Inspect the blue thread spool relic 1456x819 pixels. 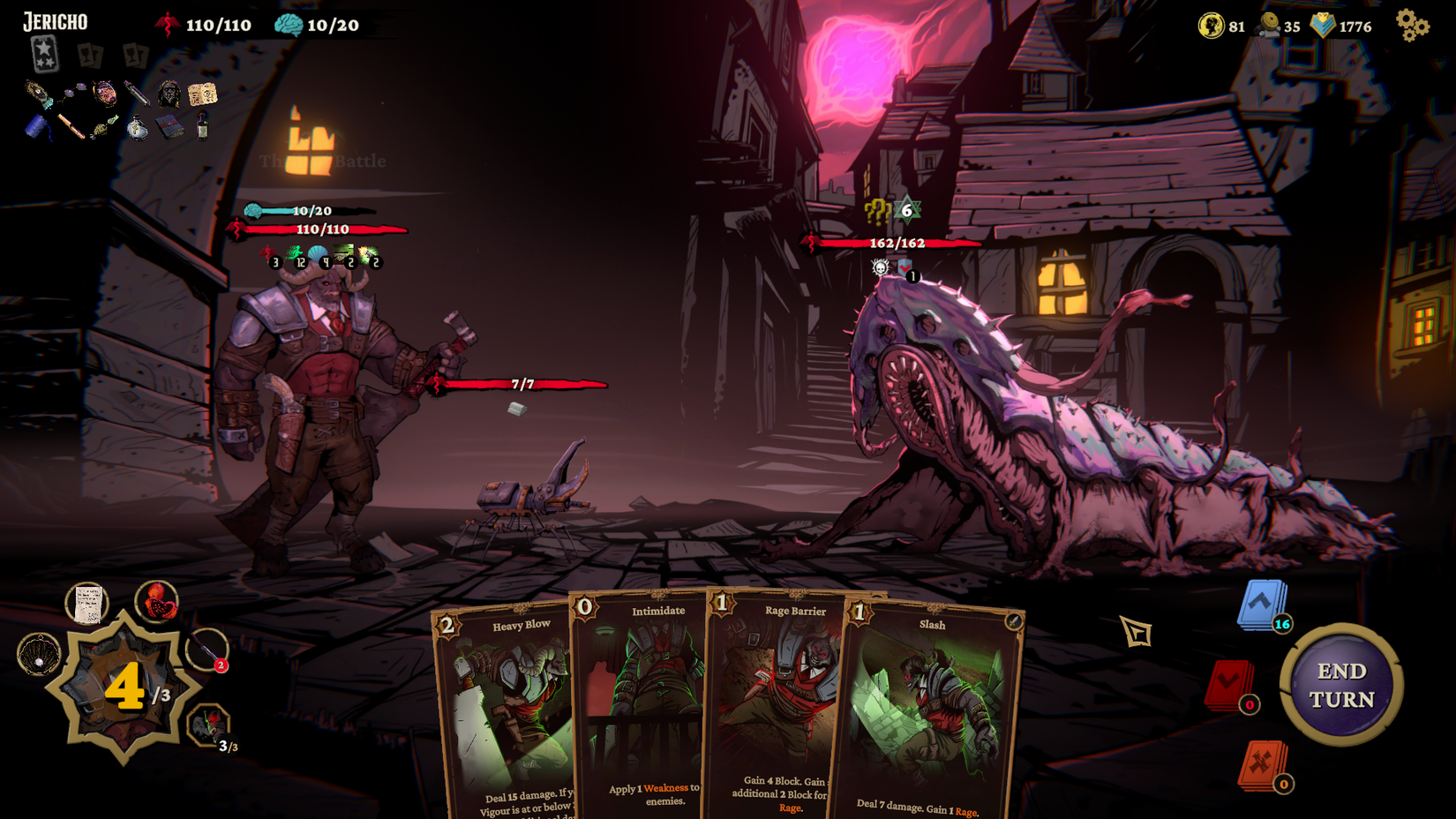[x=38, y=128]
